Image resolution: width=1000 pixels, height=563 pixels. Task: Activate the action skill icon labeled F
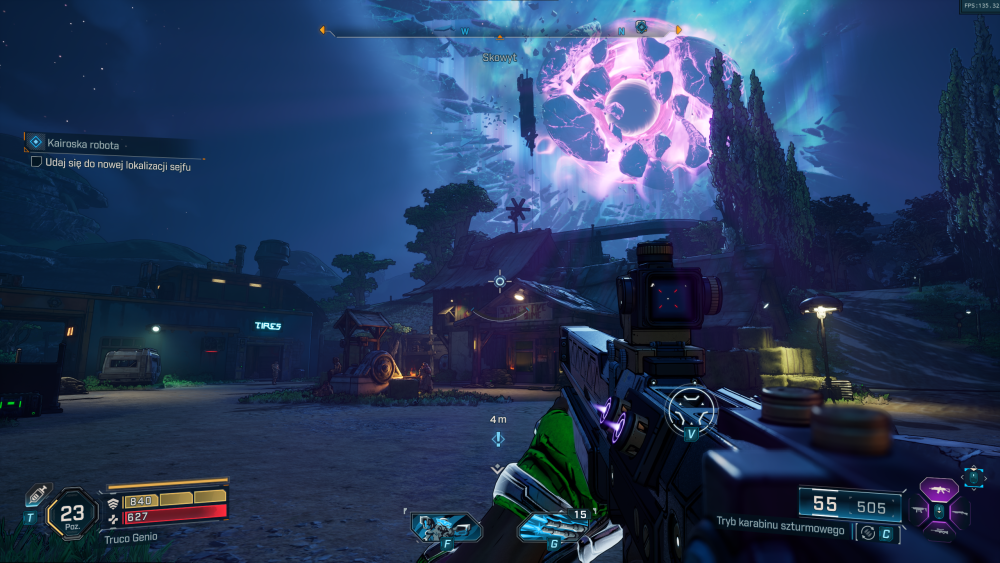tap(446, 526)
